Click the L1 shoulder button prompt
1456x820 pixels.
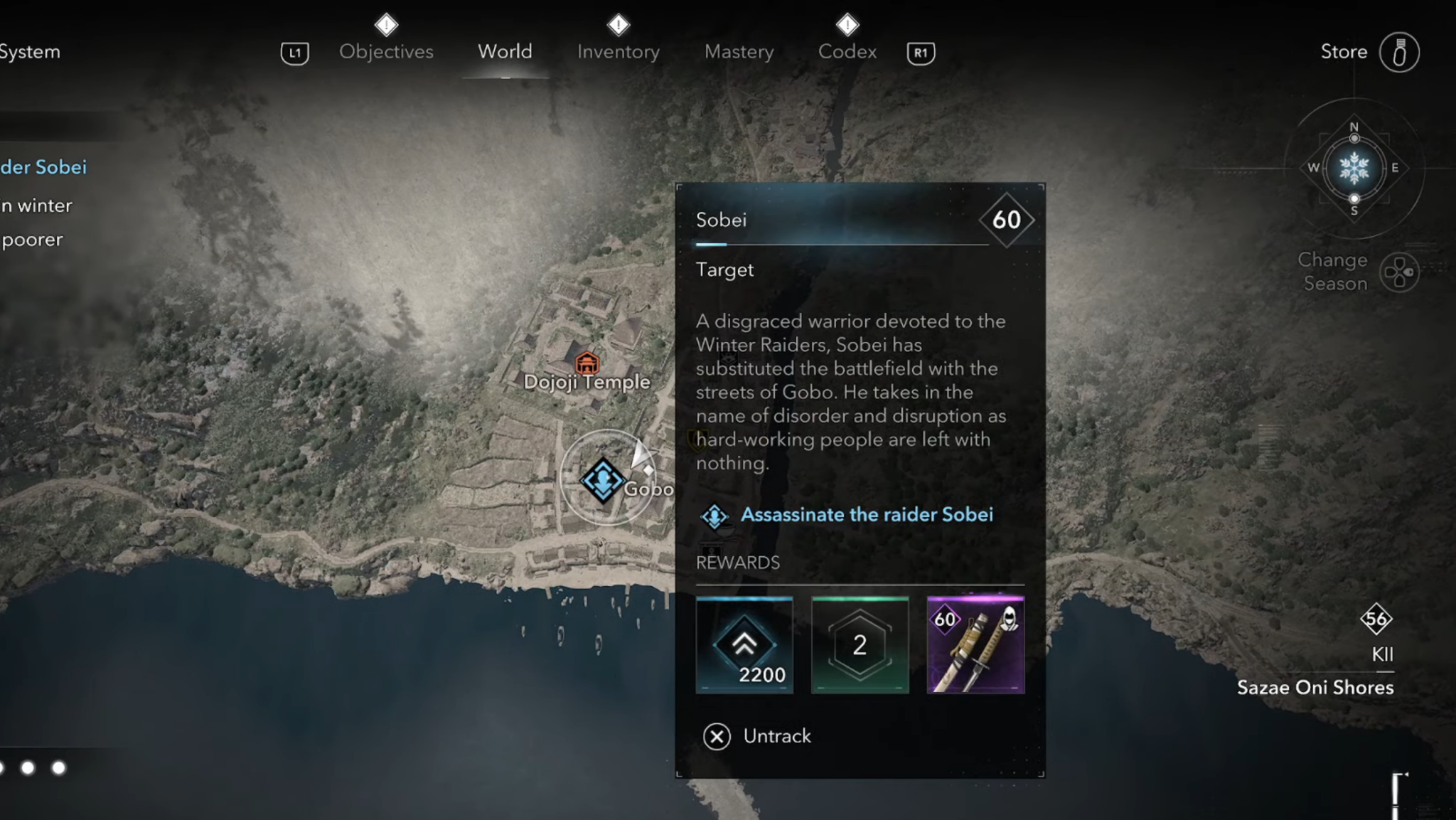[x=294, y=52]
